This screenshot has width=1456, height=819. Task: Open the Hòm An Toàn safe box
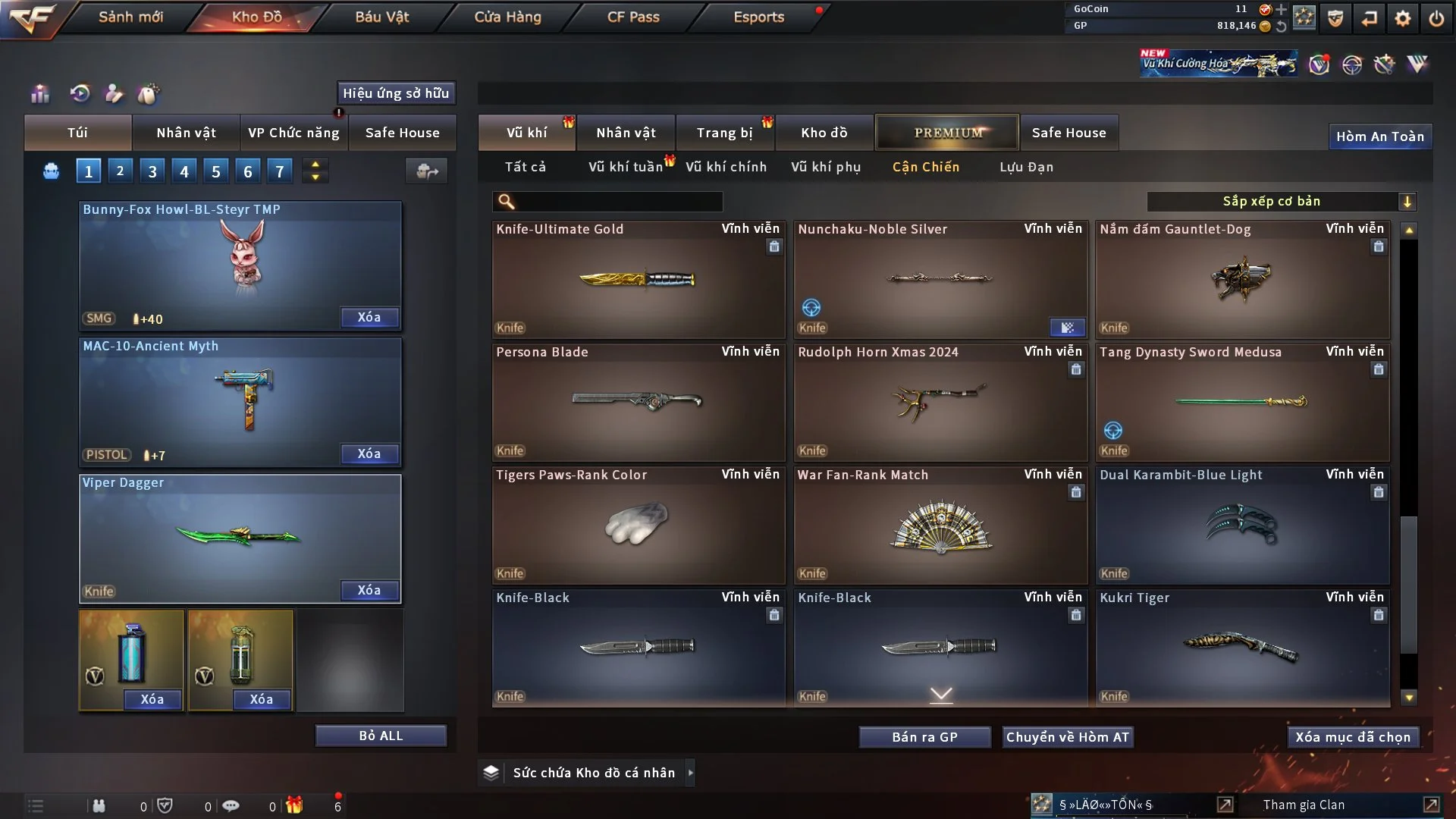1379,136
